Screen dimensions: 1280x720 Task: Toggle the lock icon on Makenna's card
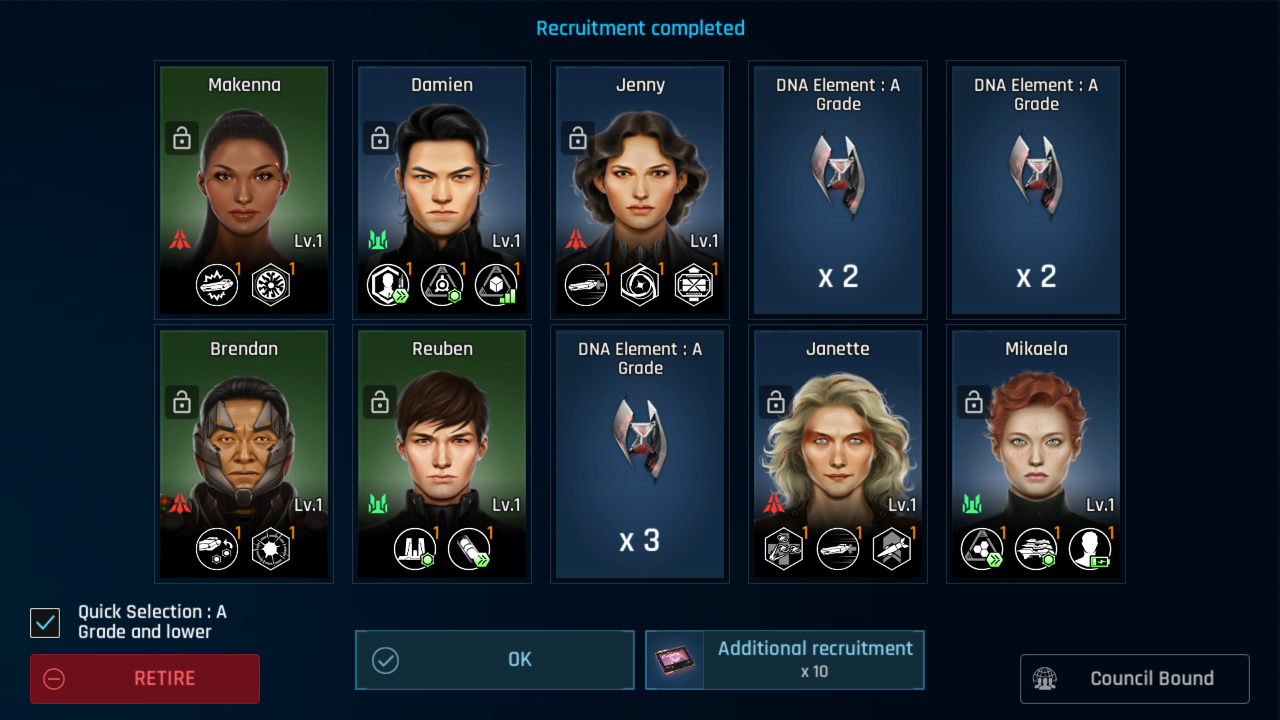(182, 139)
